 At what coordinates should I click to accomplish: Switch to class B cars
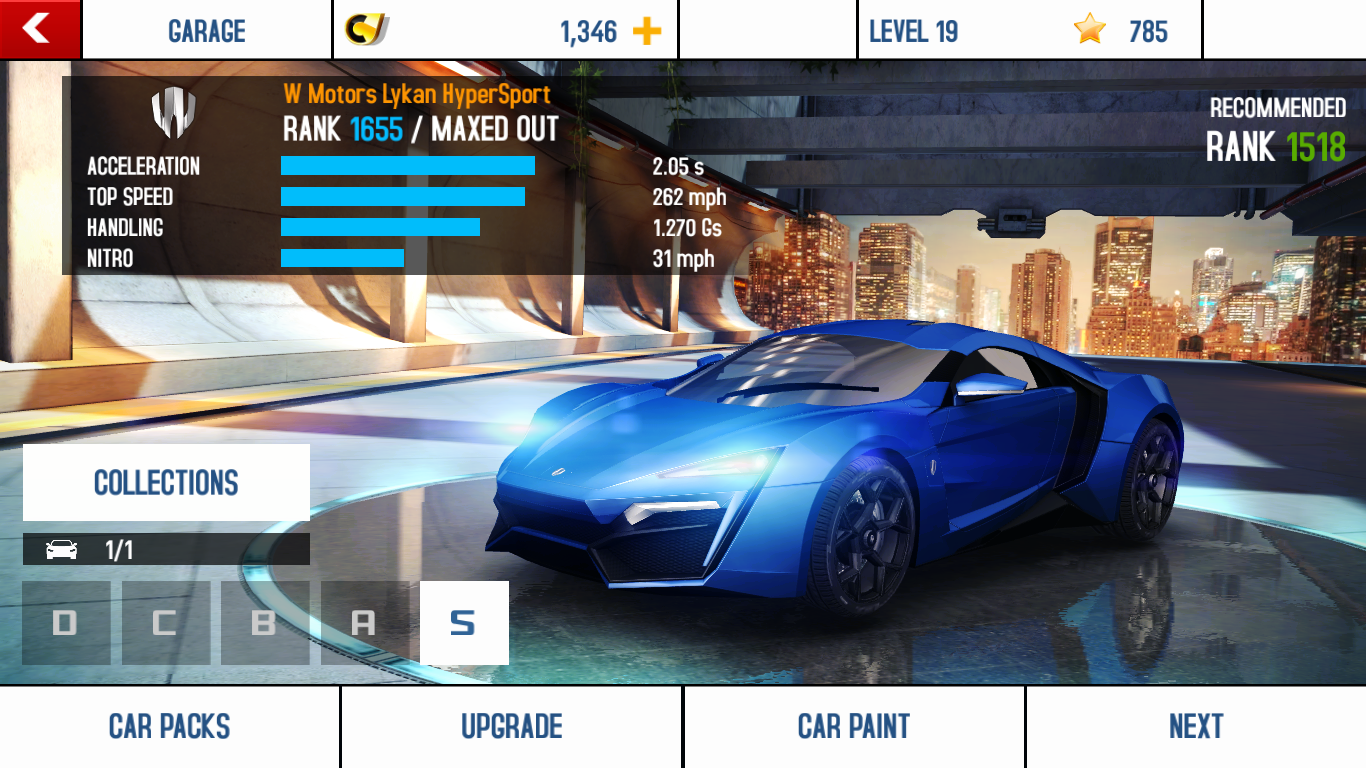[x=264, y=623]
